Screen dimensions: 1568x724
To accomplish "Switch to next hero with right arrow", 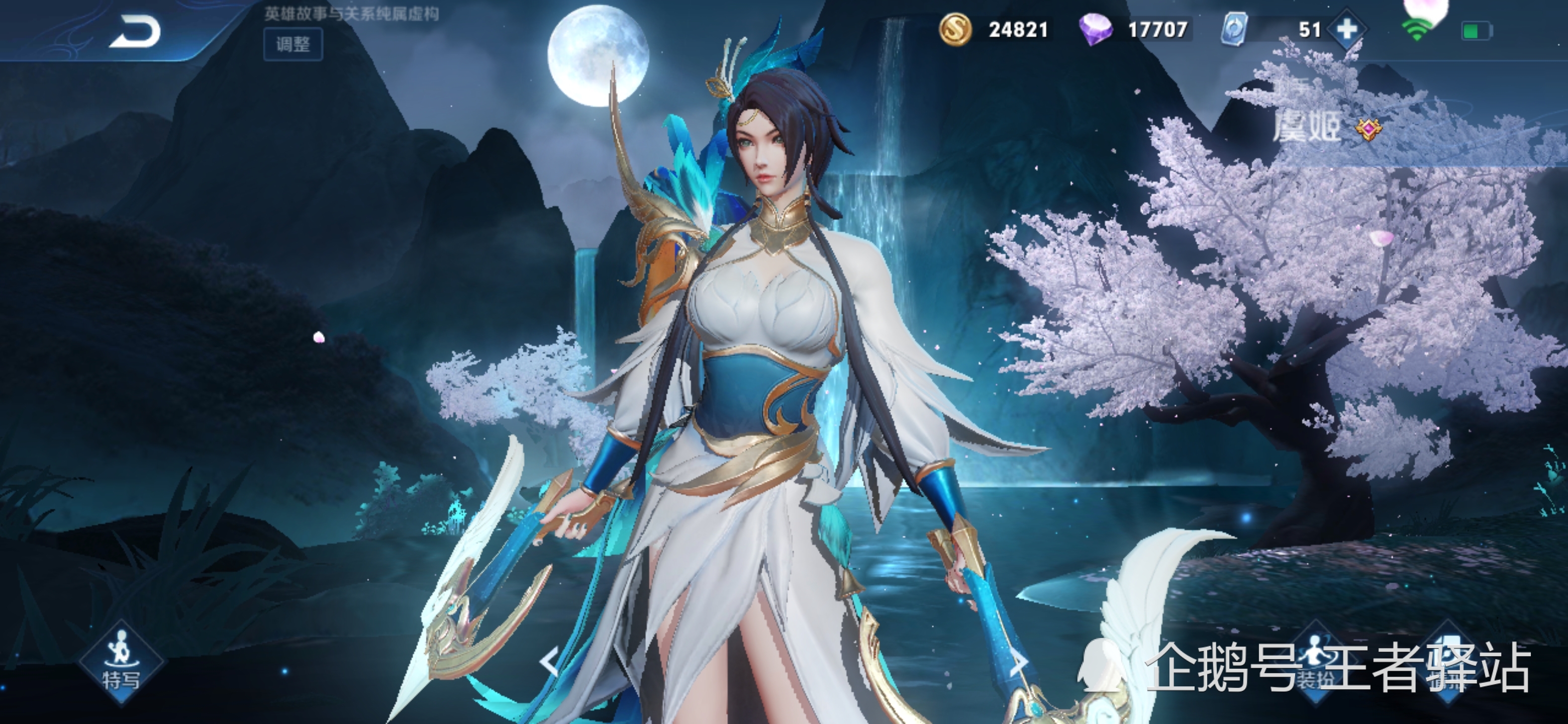I will click(1018, 662).
